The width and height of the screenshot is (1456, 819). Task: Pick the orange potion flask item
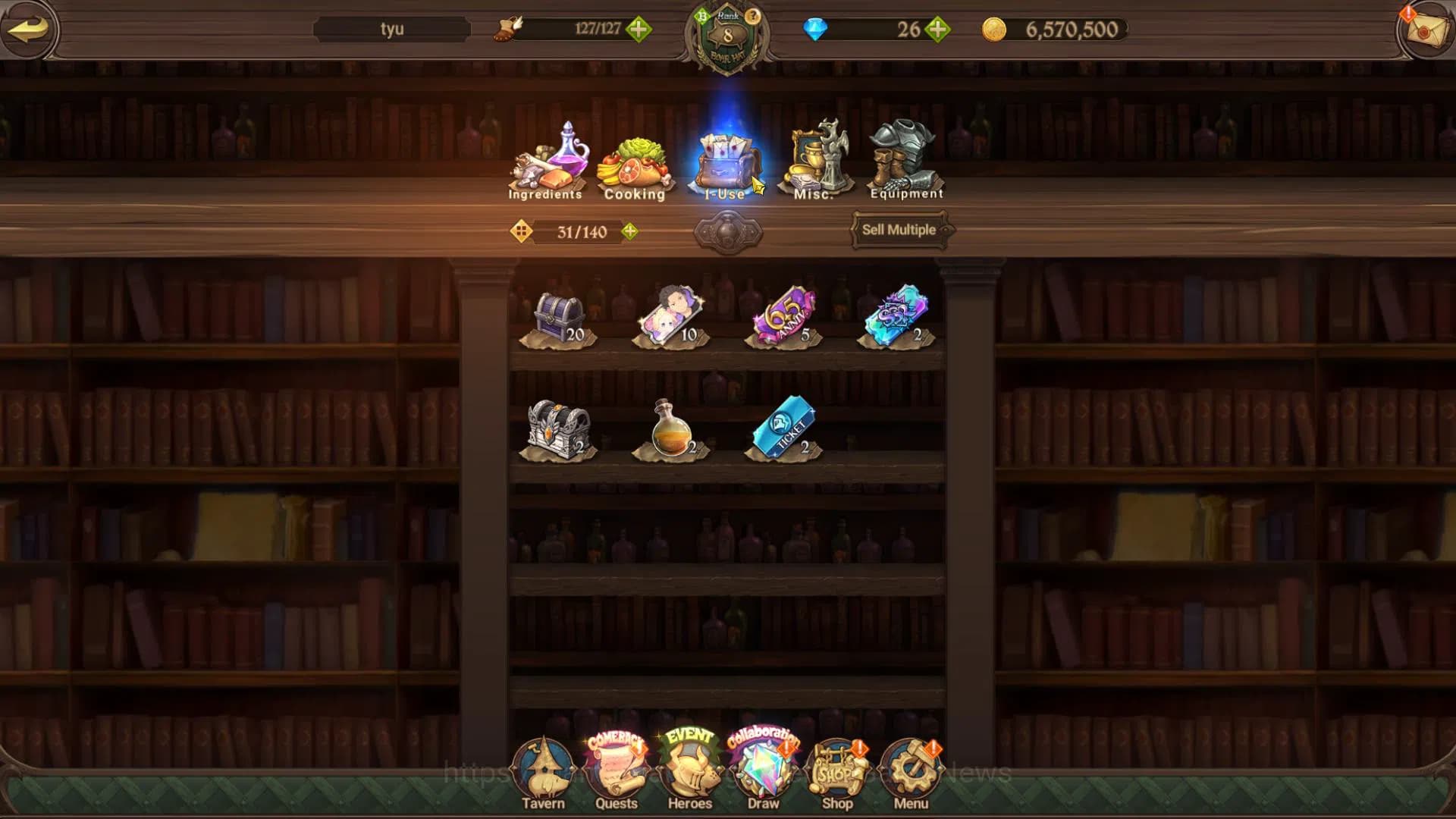pos(670,430)
